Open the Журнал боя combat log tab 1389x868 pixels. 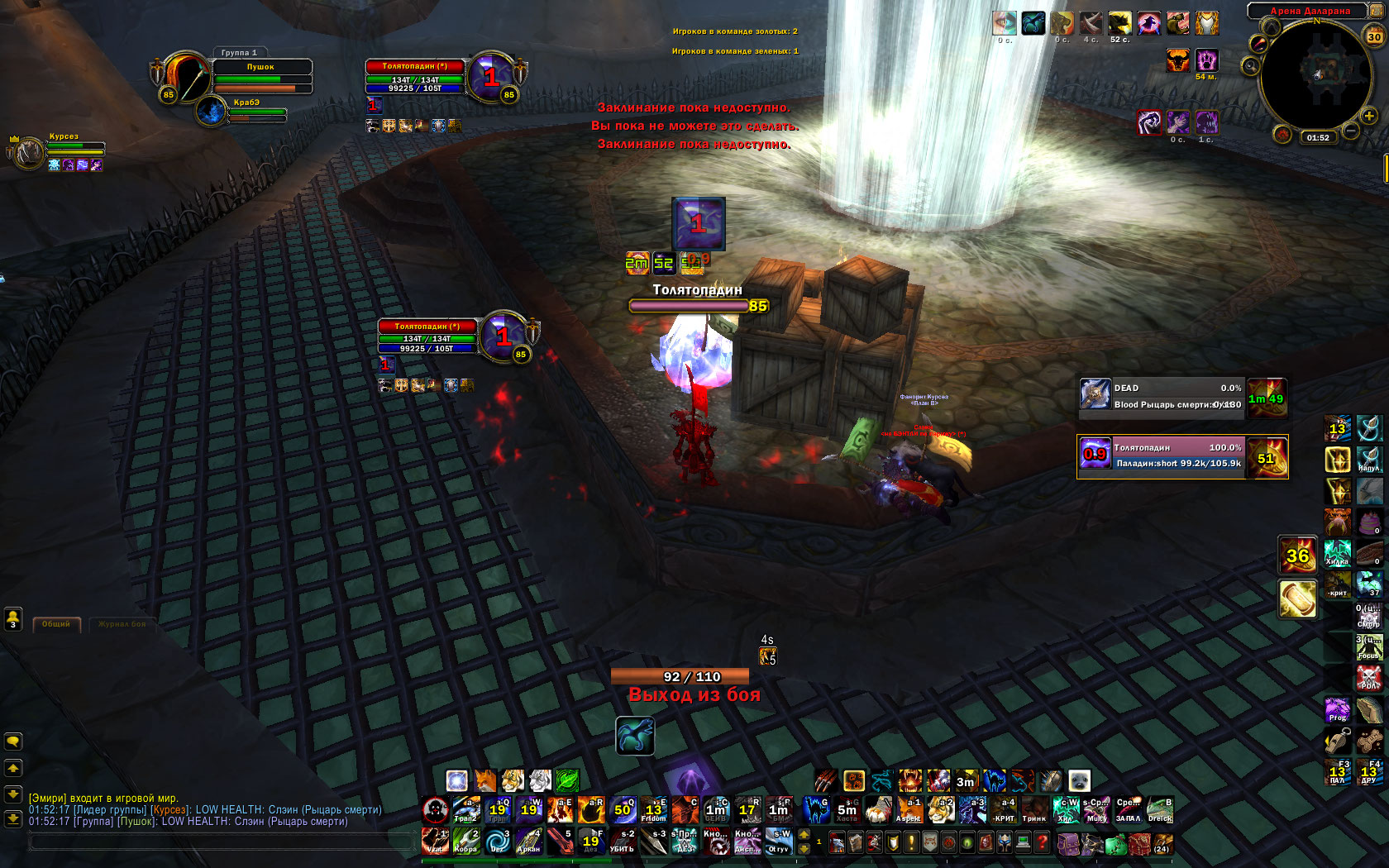point(122,624)
